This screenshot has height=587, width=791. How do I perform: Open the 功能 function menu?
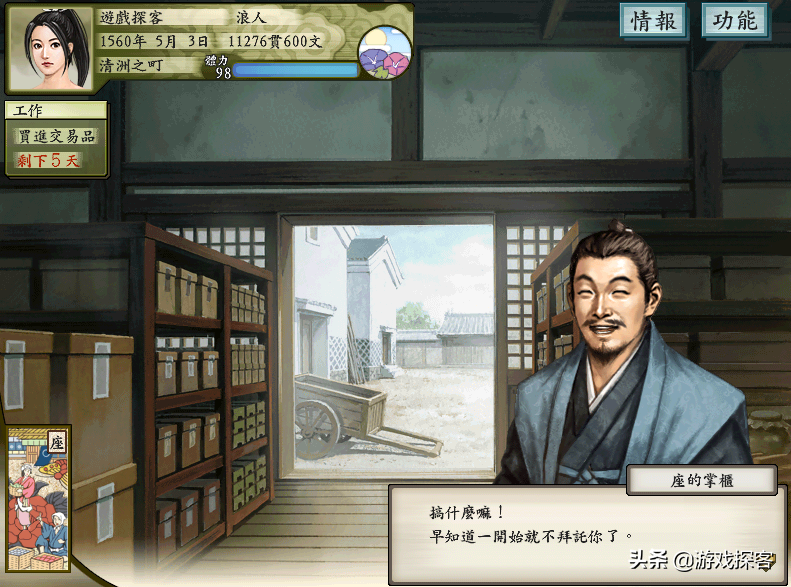pos(735,22)
